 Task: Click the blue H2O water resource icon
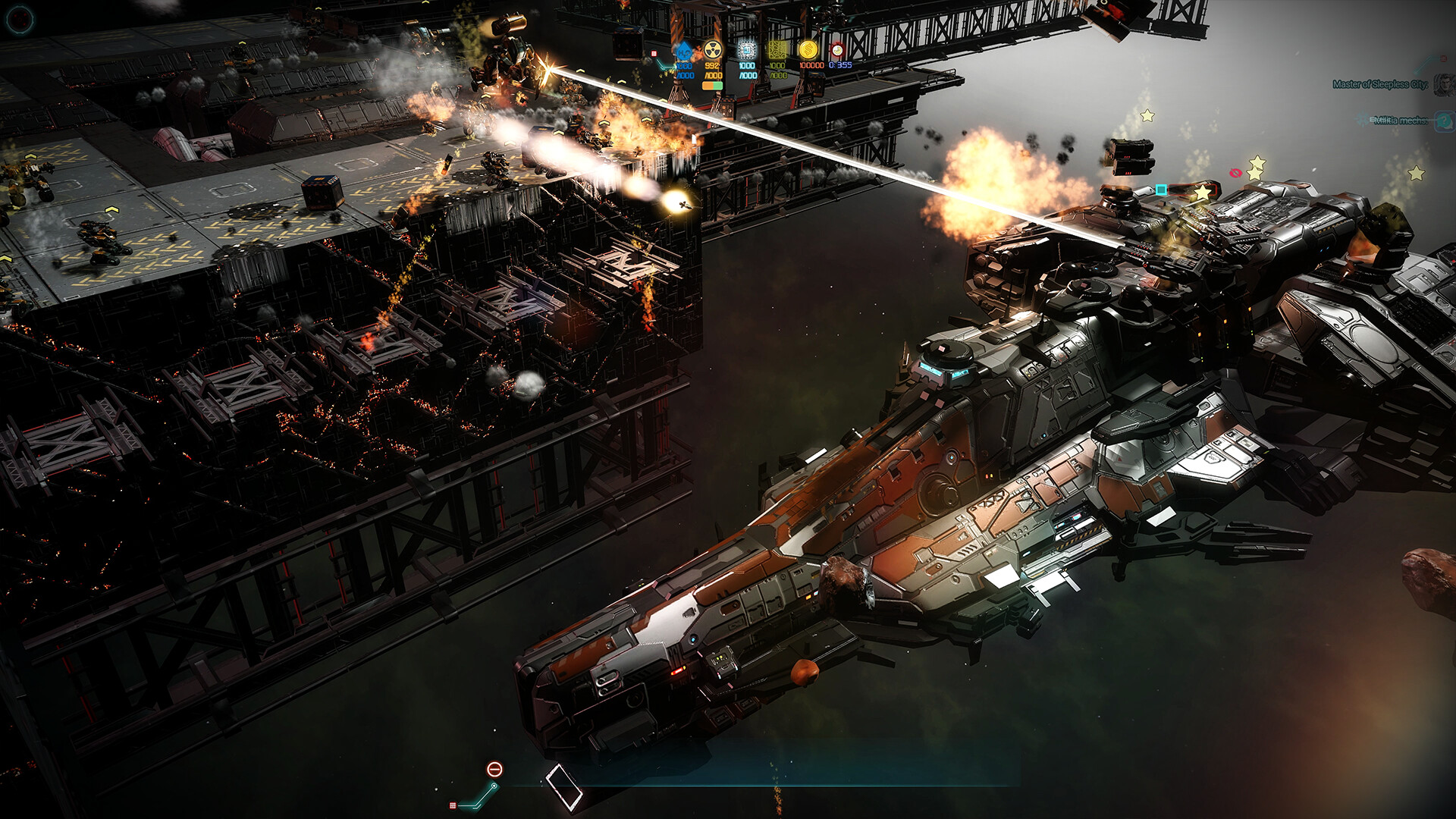[x=684, y=51]
